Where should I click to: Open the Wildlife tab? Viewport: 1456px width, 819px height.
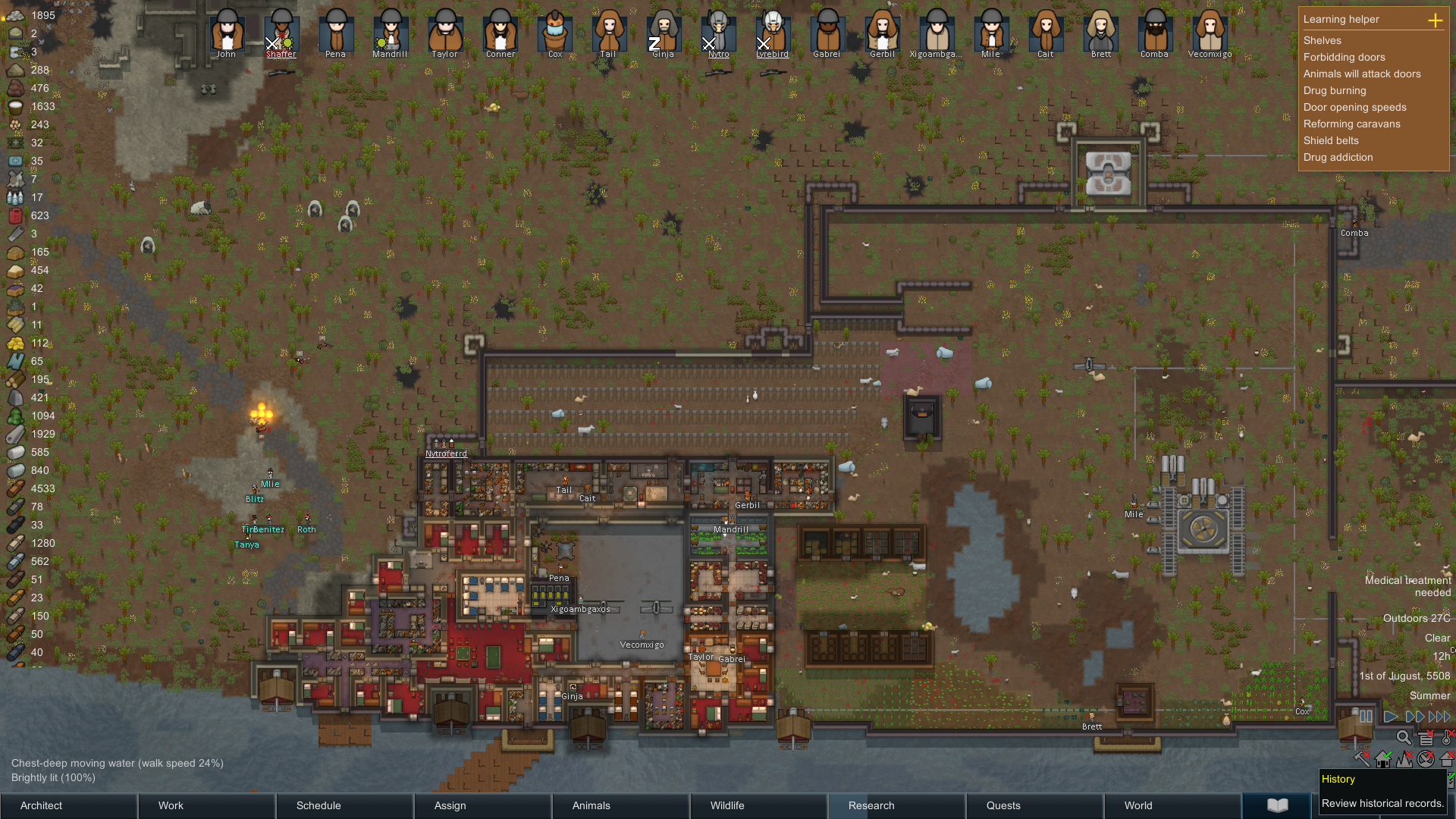(x=758, y=805)
